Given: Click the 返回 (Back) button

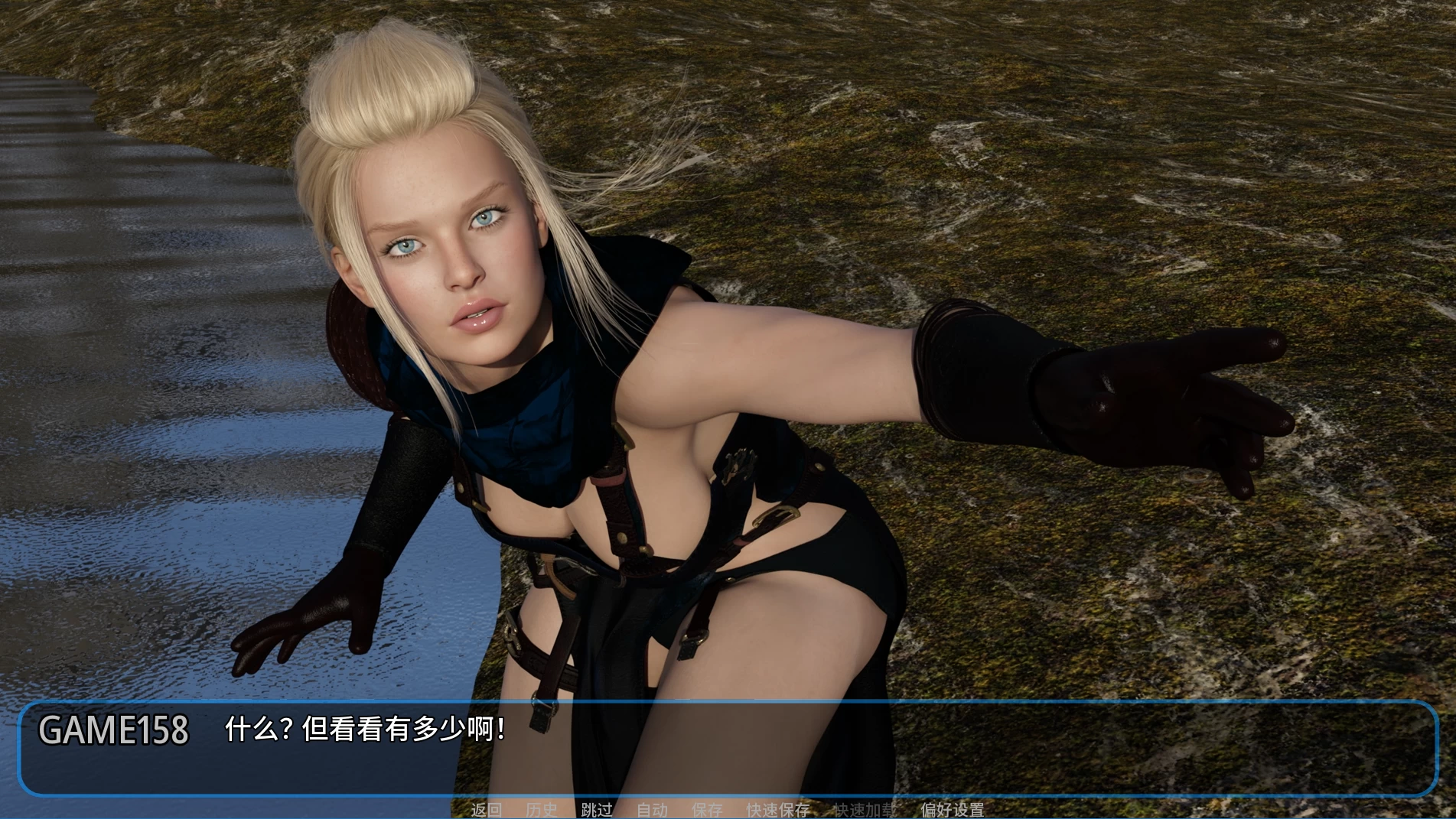Looking at the screenshot, I should (486, 810).
